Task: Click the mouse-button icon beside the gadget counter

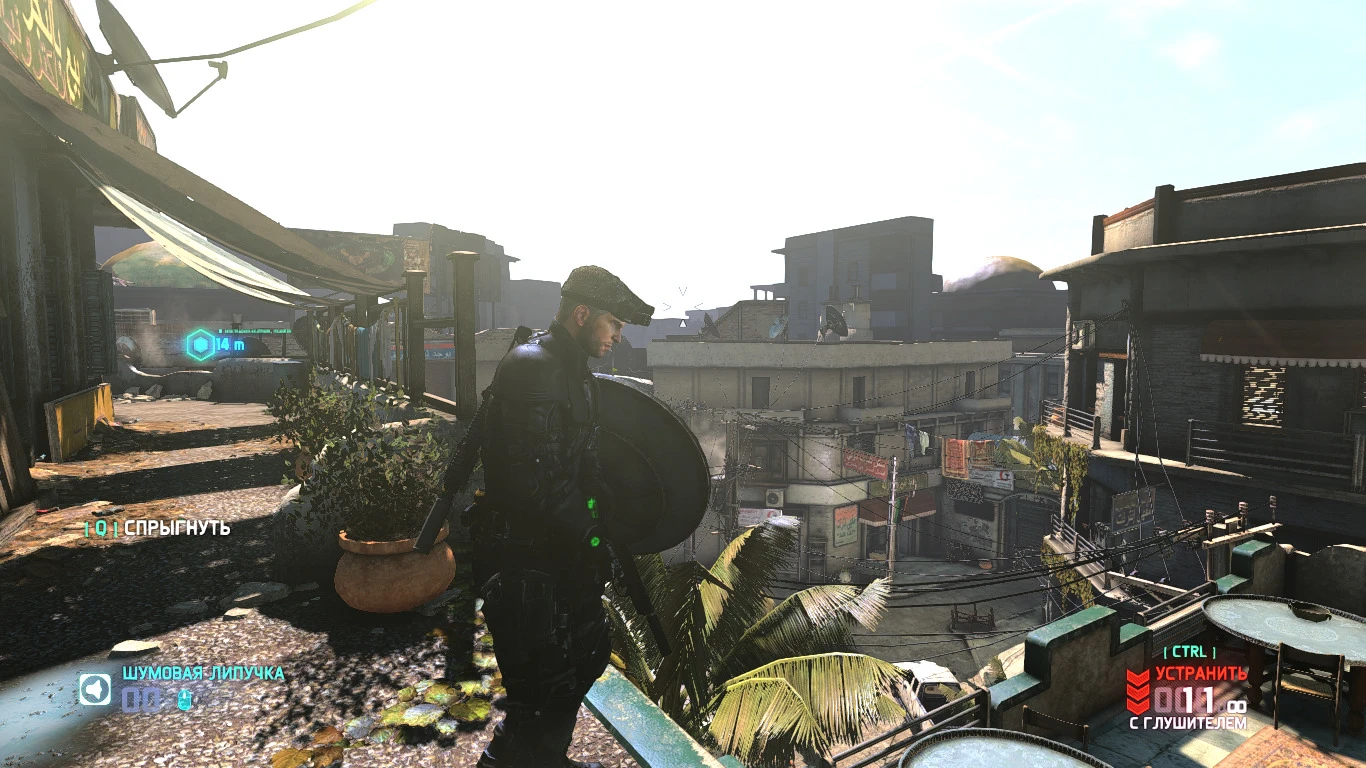Action: (184, 700)
